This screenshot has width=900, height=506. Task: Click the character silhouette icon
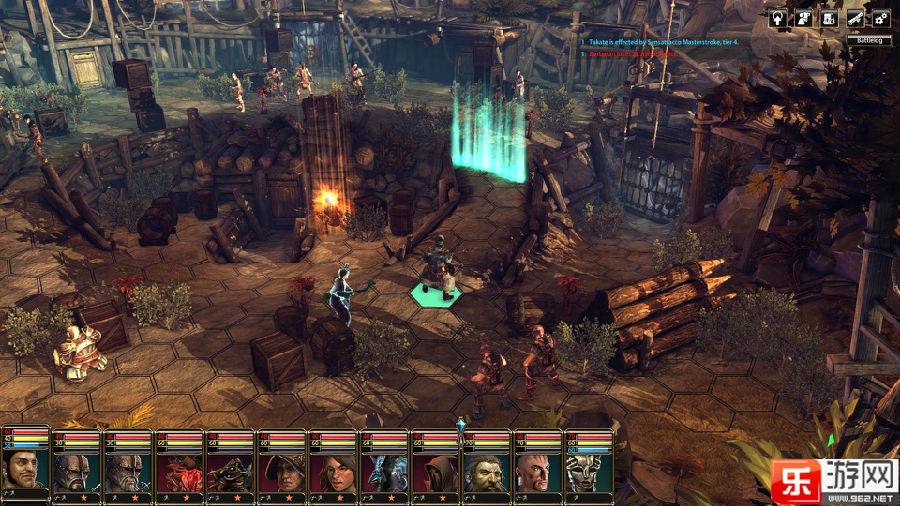tap(803, 18)
